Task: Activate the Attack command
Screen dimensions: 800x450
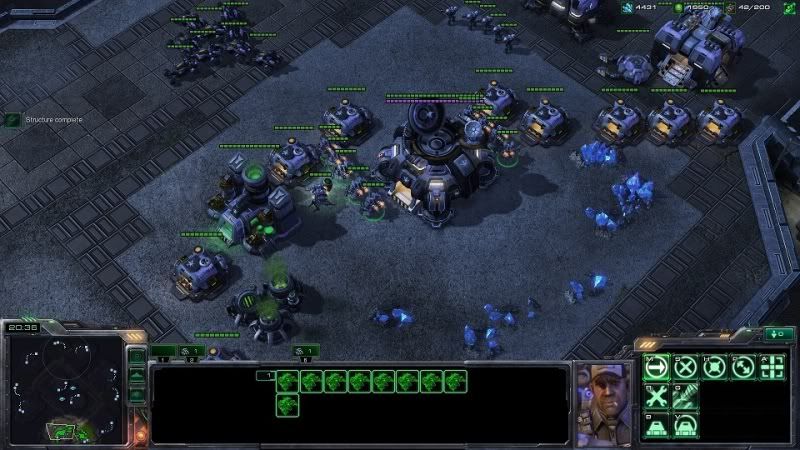Action: tap(772, 367)
